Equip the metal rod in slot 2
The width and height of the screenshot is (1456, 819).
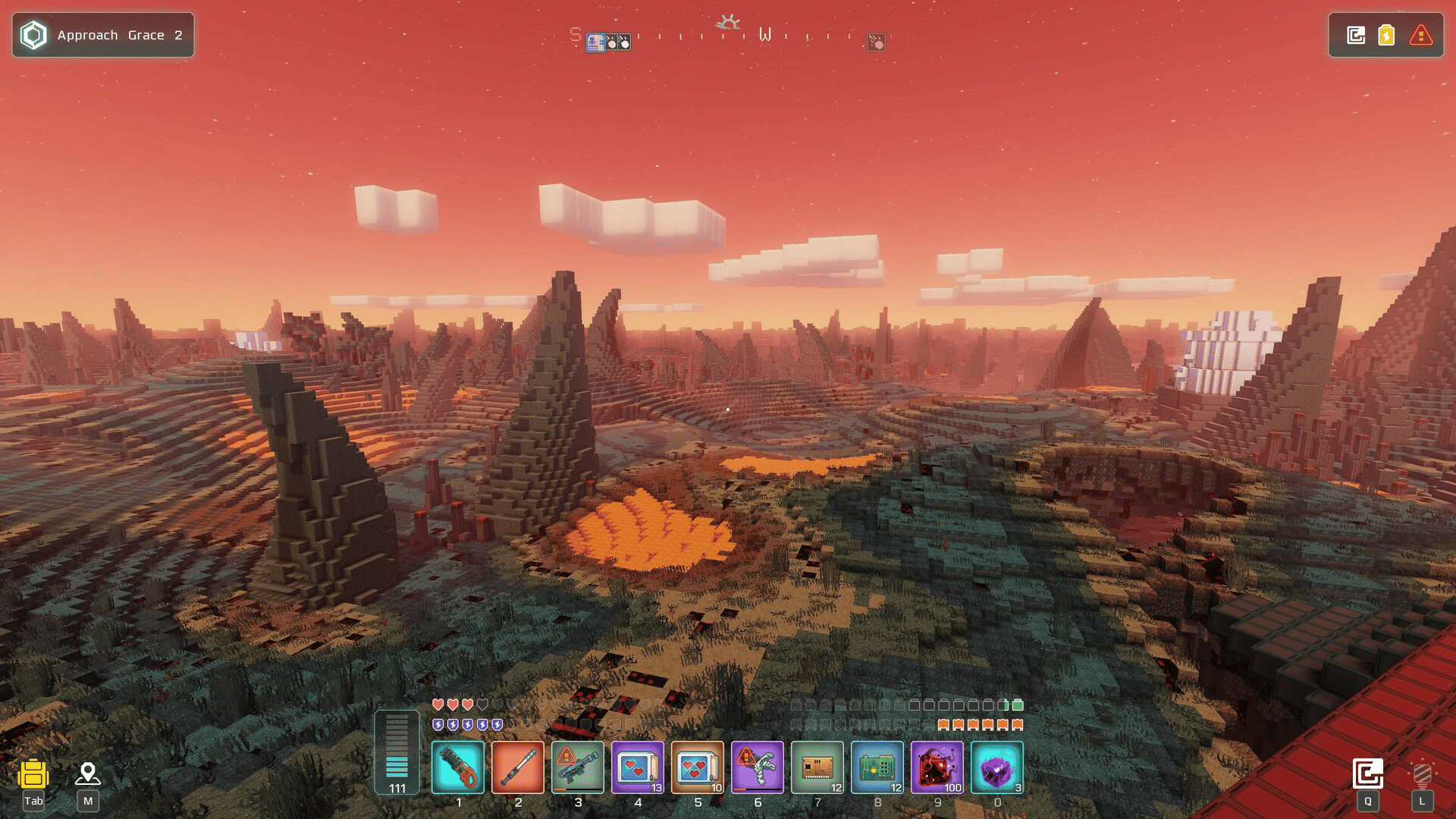518,767
